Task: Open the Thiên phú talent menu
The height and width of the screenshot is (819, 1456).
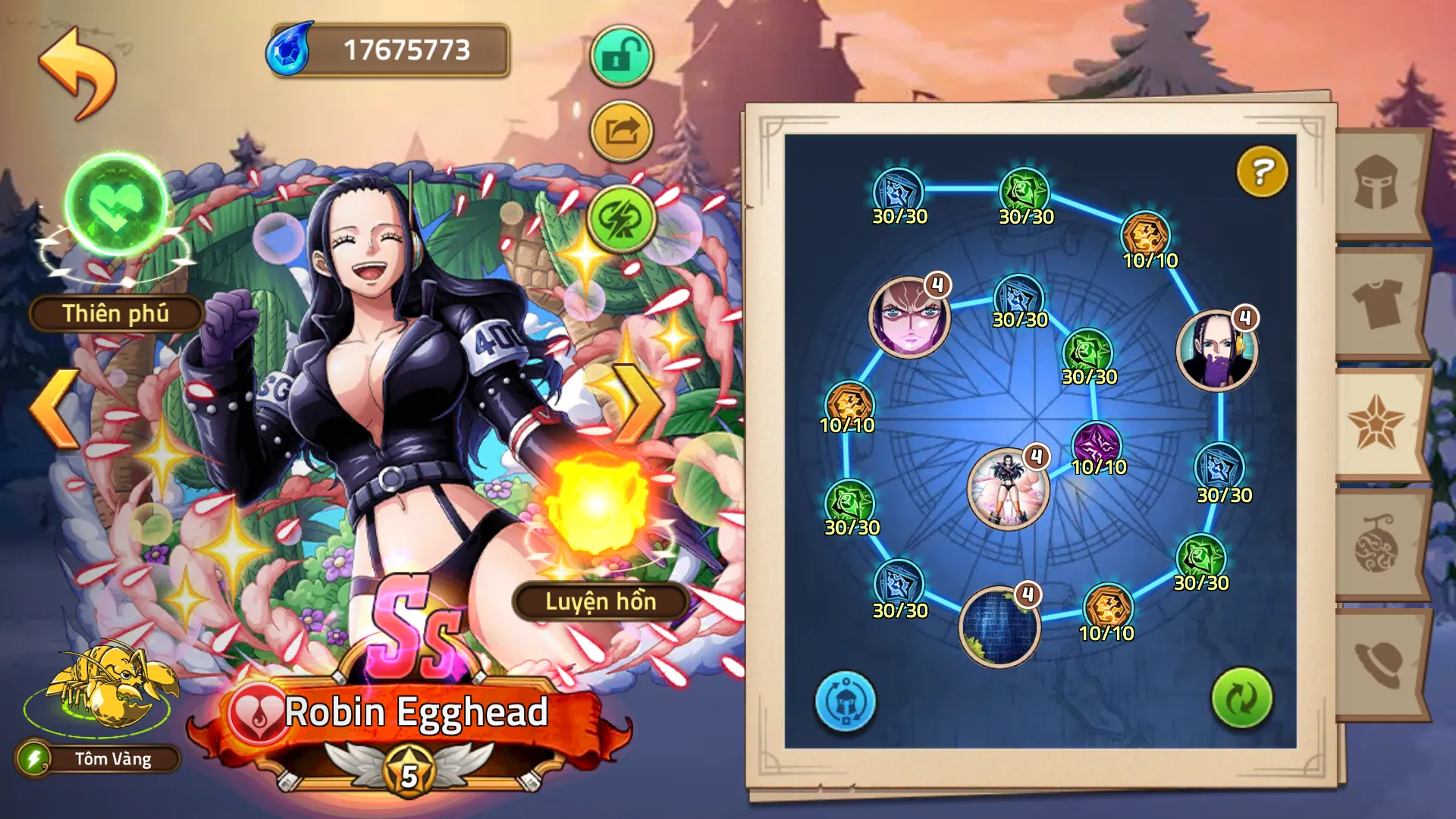Action: [116, 313]
